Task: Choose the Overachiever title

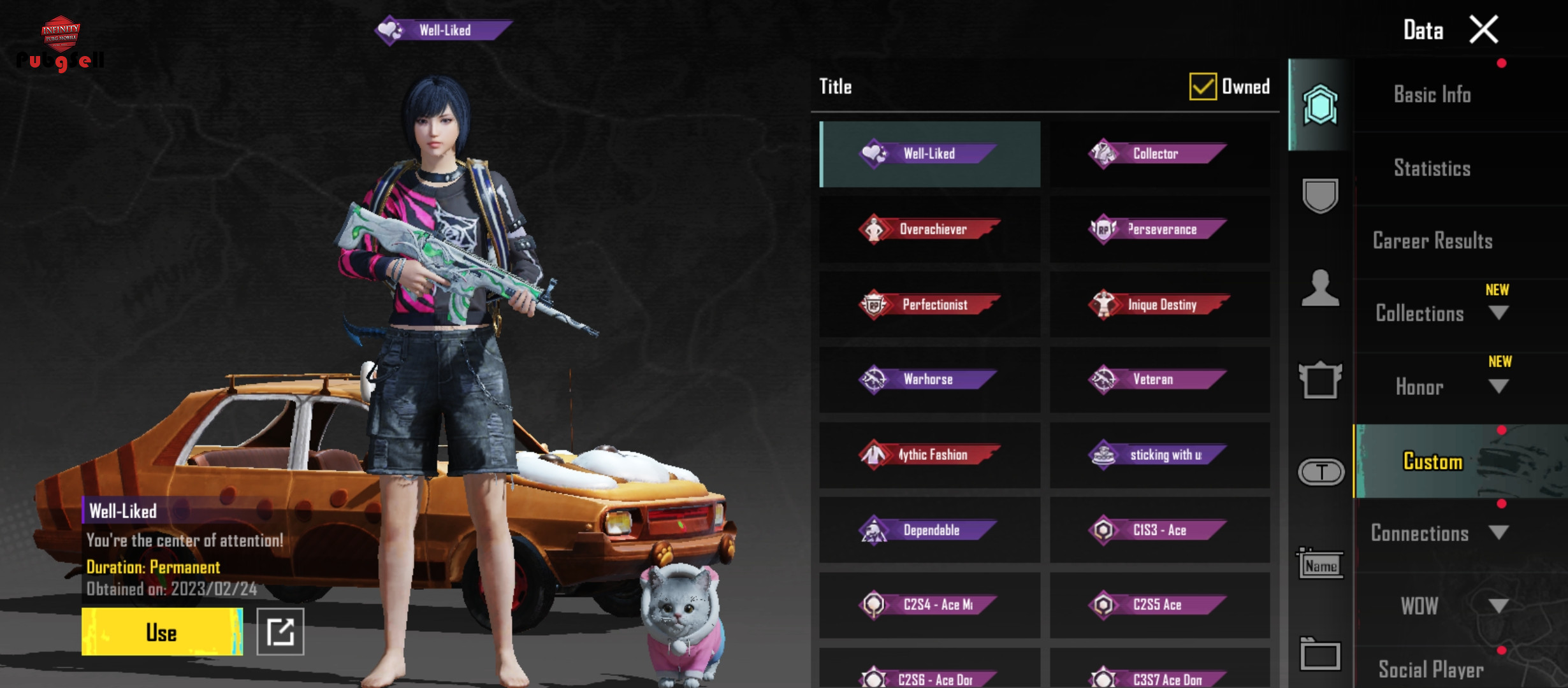Action: coord(929,229)
